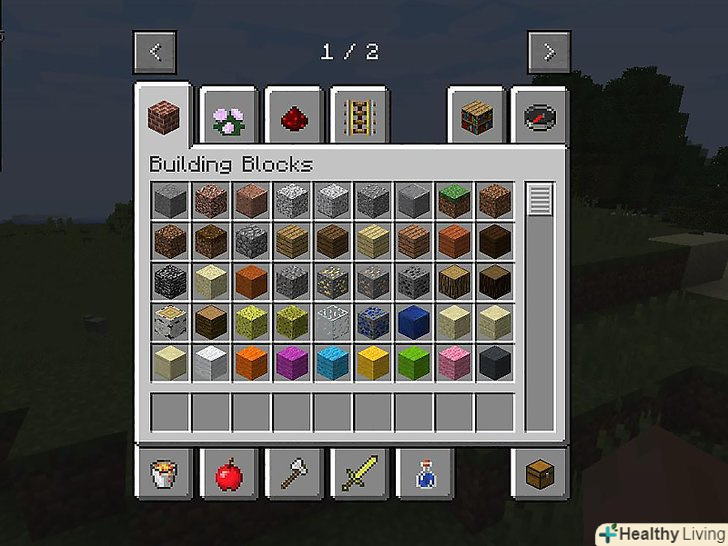The height and width of the screenshot is (546, 728).
Task: Open the compass search tab
Action: pos(541,119)
